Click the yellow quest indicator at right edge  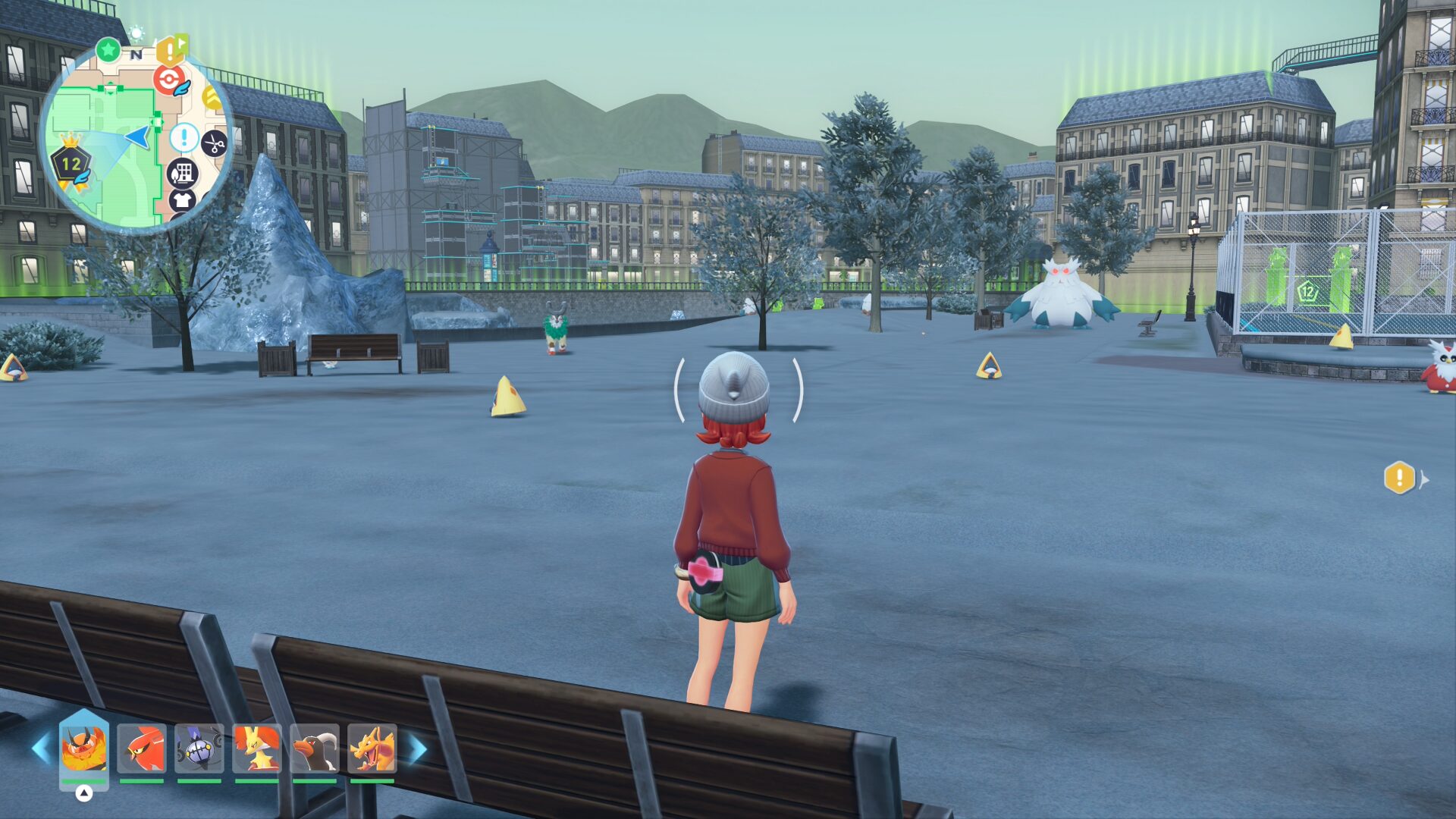[1400, 479]
